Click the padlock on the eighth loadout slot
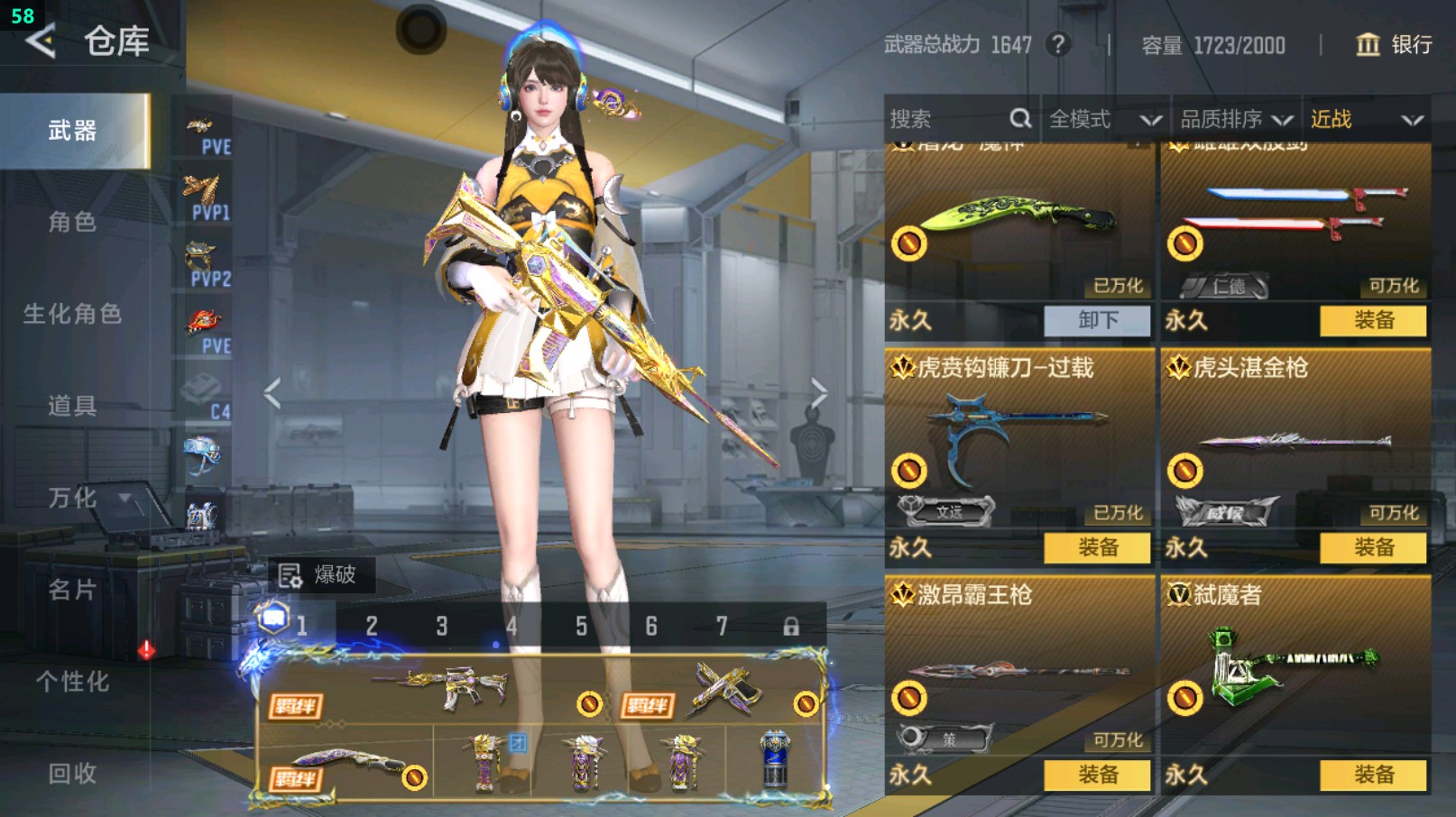The height and width of the screenshot is (817, 1456). click(790, 624)
